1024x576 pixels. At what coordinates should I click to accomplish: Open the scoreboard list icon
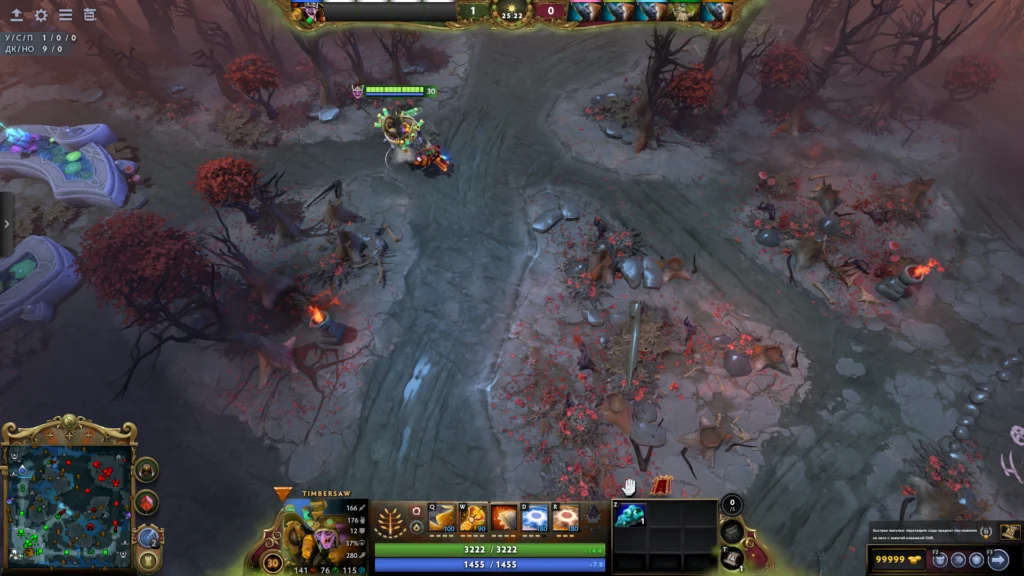[90, 15]
